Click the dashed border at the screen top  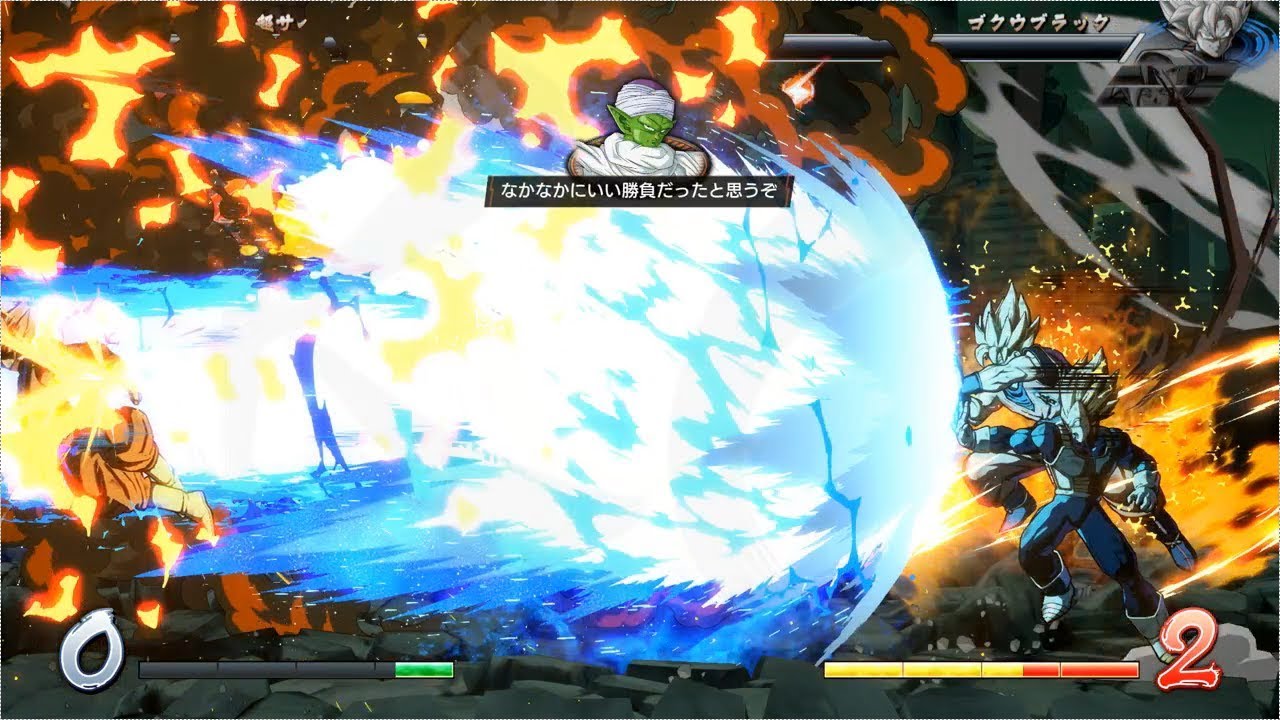click(640, 5)
